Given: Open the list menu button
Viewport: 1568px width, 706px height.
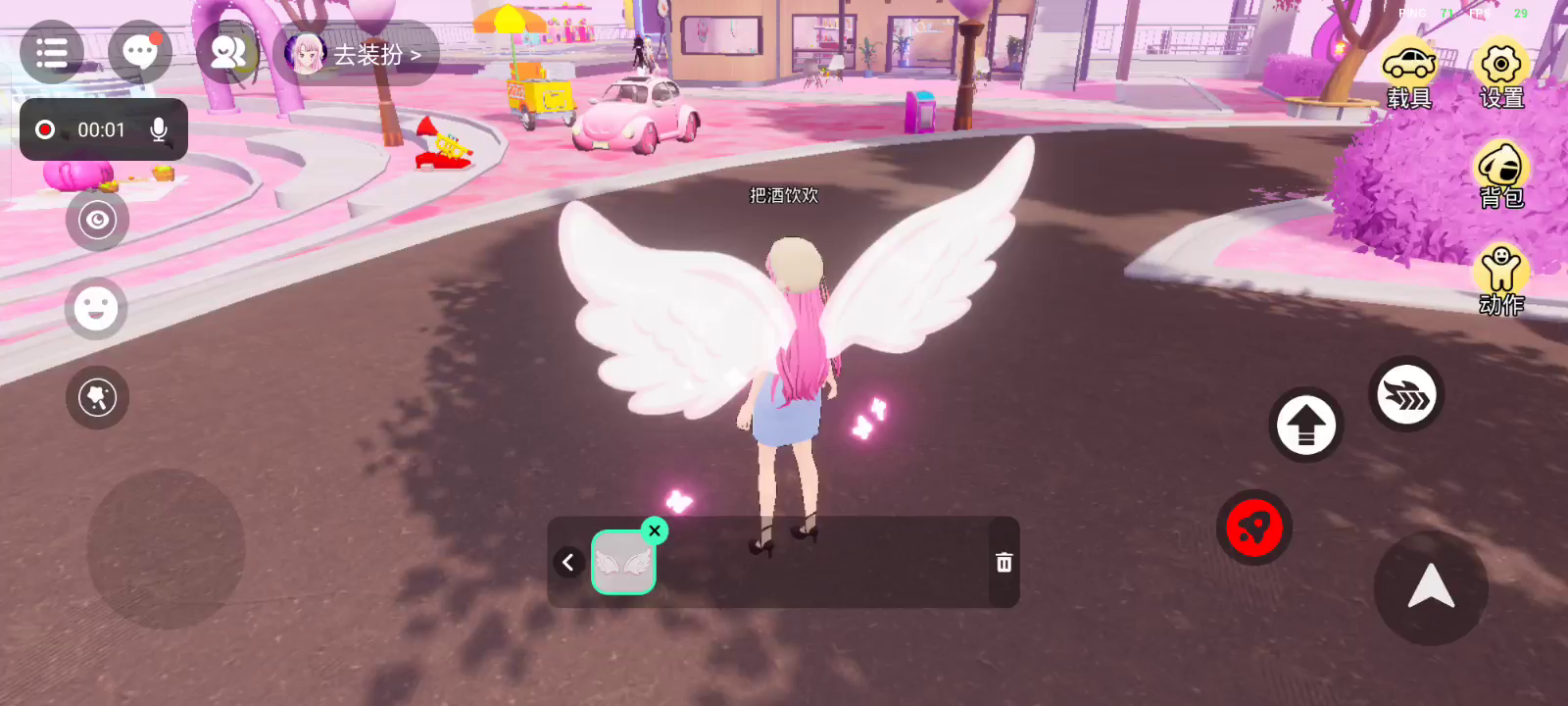Looking at the screenshot, I should 51,53.
